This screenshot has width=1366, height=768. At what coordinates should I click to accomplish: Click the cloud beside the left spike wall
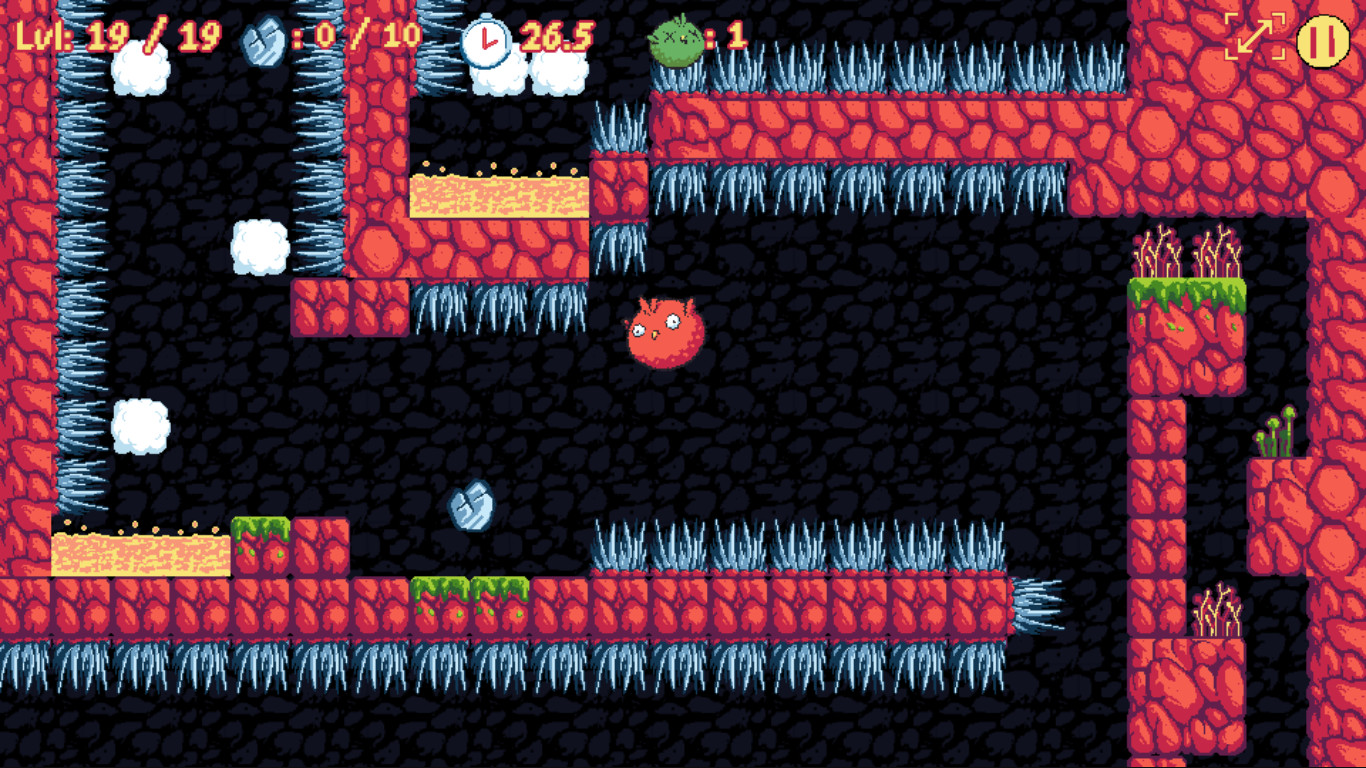click(140, 425)
